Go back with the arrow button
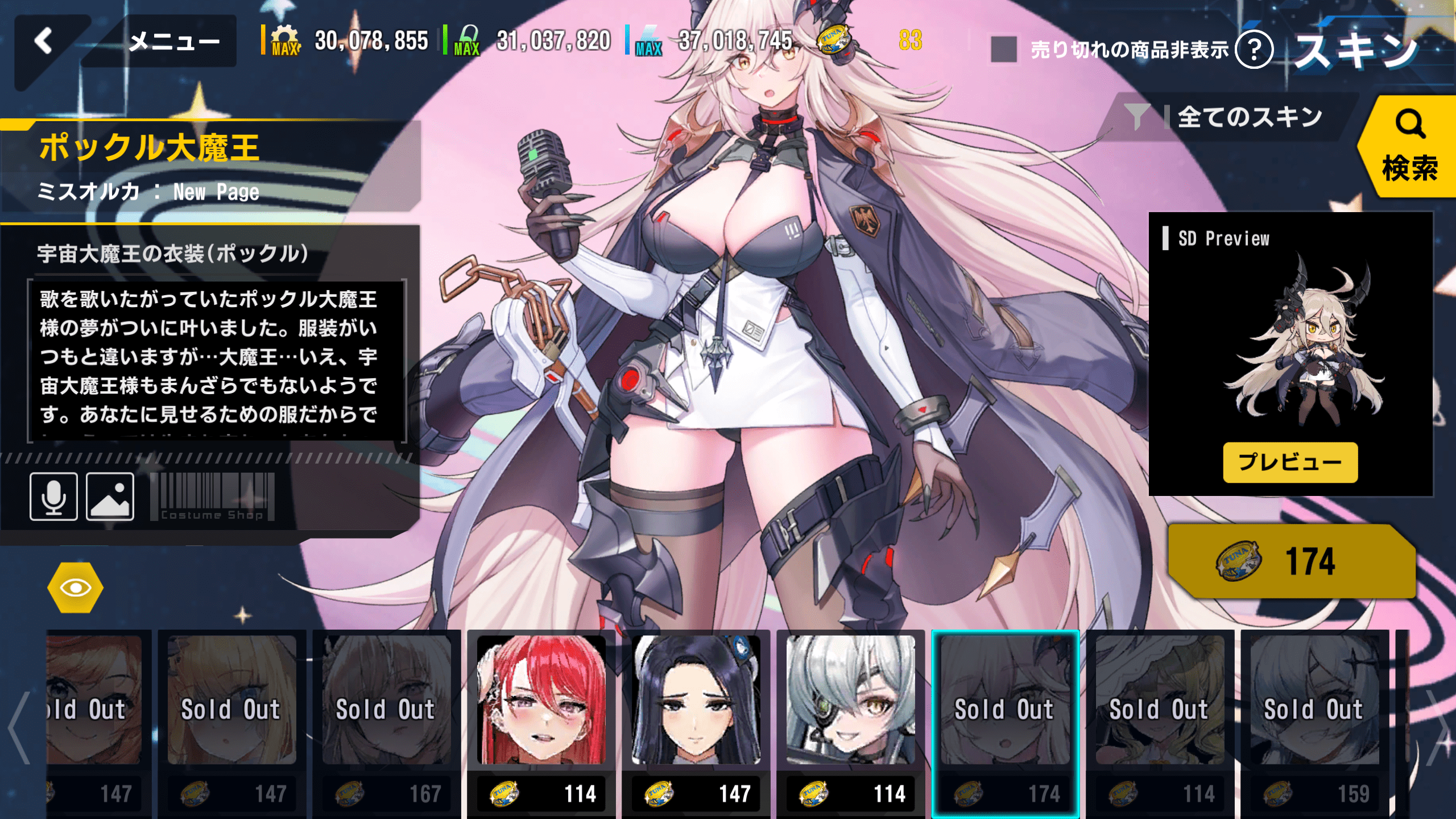 44,42
